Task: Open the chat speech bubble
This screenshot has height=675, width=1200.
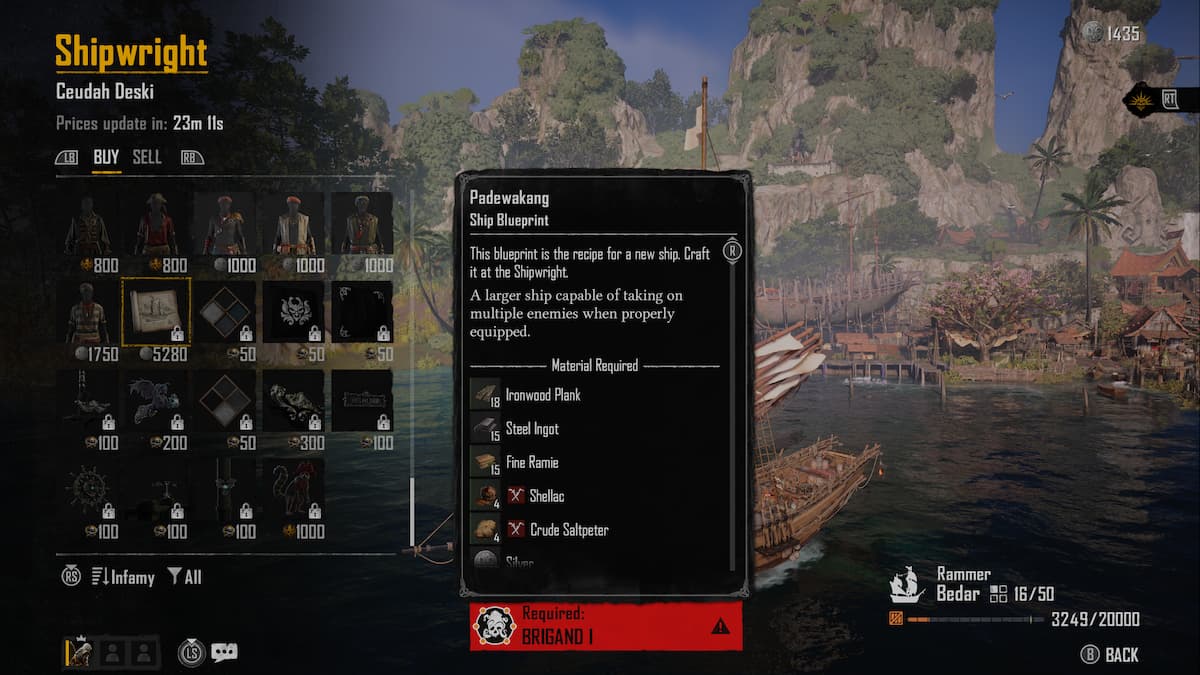Action: (225, 652)
